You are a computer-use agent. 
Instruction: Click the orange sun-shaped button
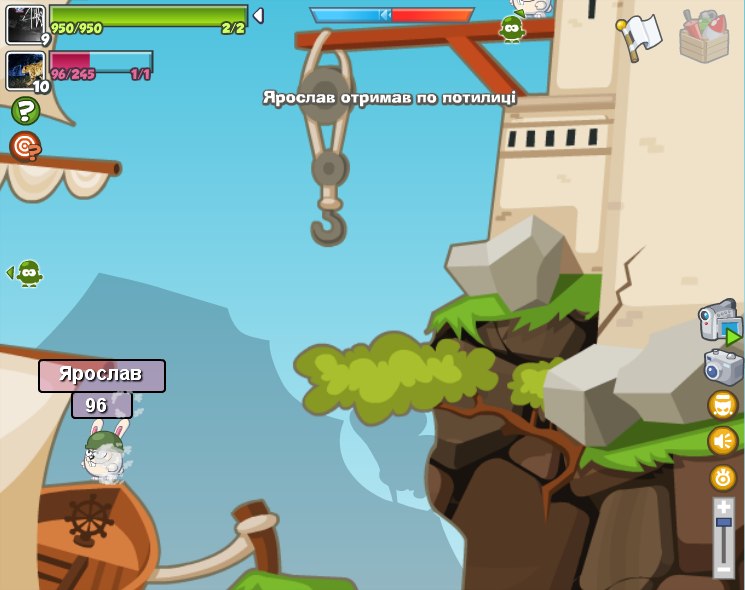coord(722,477)
